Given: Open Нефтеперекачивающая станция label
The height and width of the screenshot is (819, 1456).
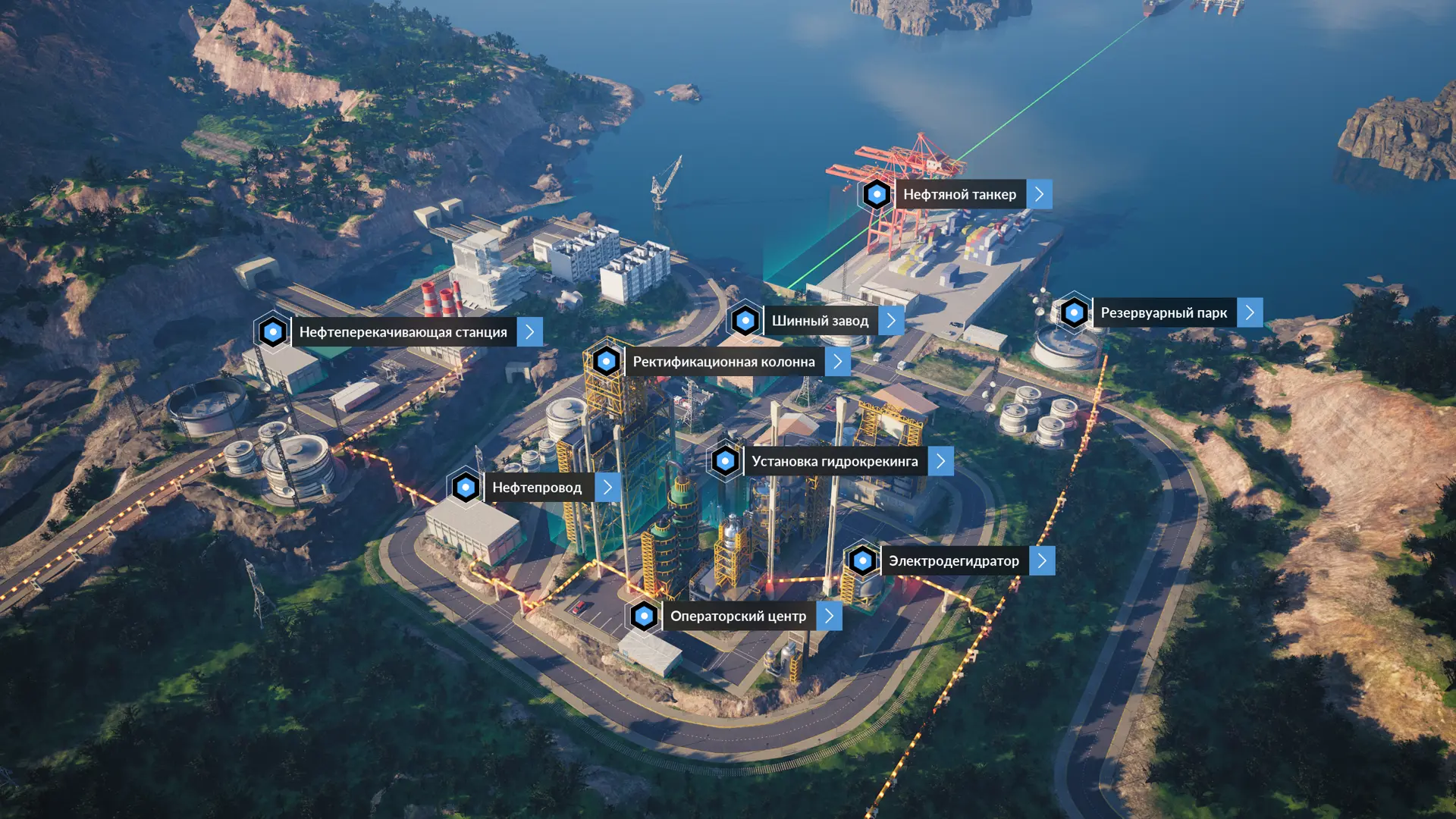Looking at the screenshot, I should (x=403, y=332).
